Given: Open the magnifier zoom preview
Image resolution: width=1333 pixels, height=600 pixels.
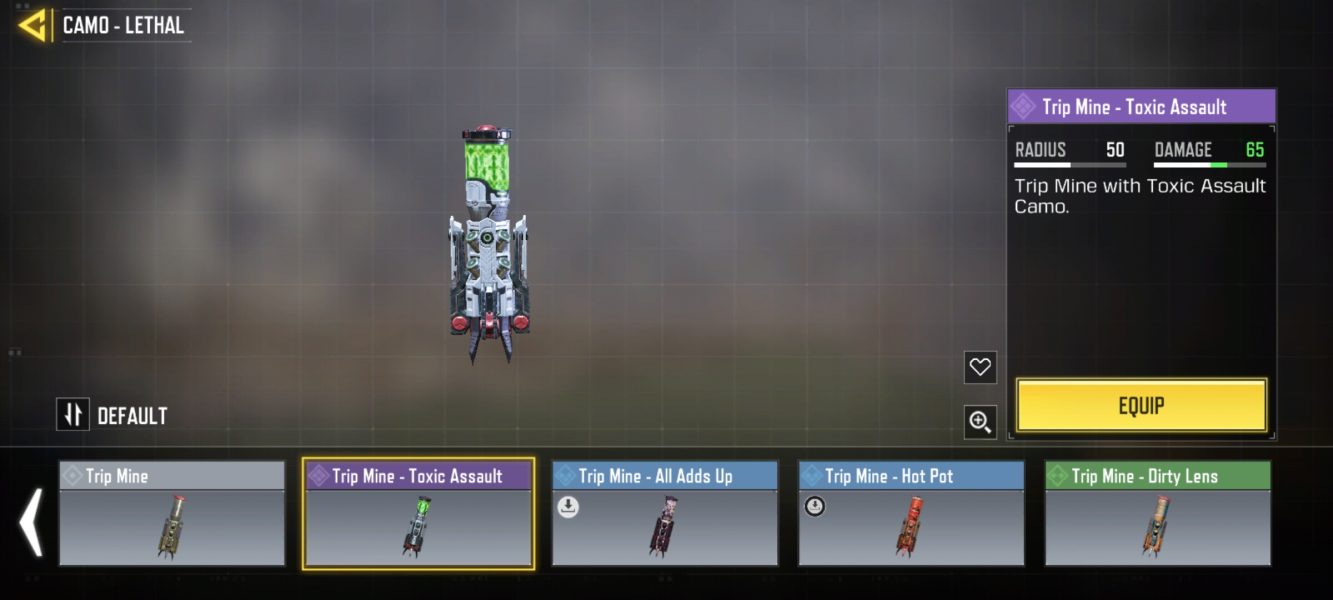Looking at the screenshot, I should pos(980,422).
